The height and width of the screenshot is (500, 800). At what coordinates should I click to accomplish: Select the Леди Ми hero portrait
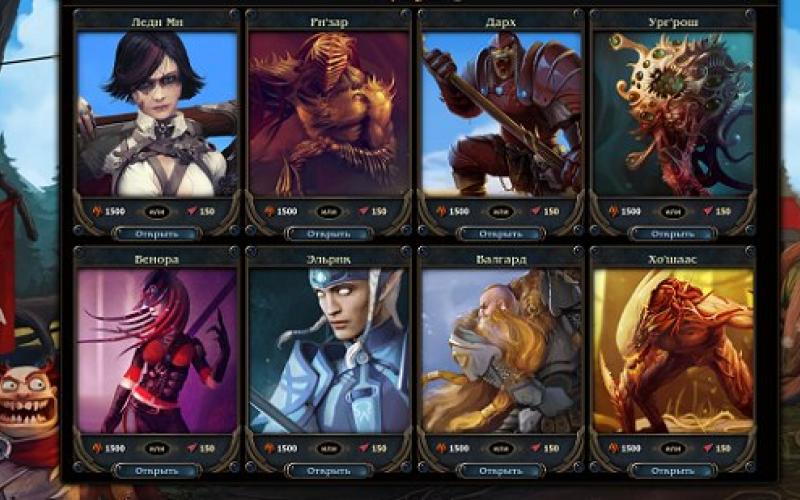coord(157,113)
